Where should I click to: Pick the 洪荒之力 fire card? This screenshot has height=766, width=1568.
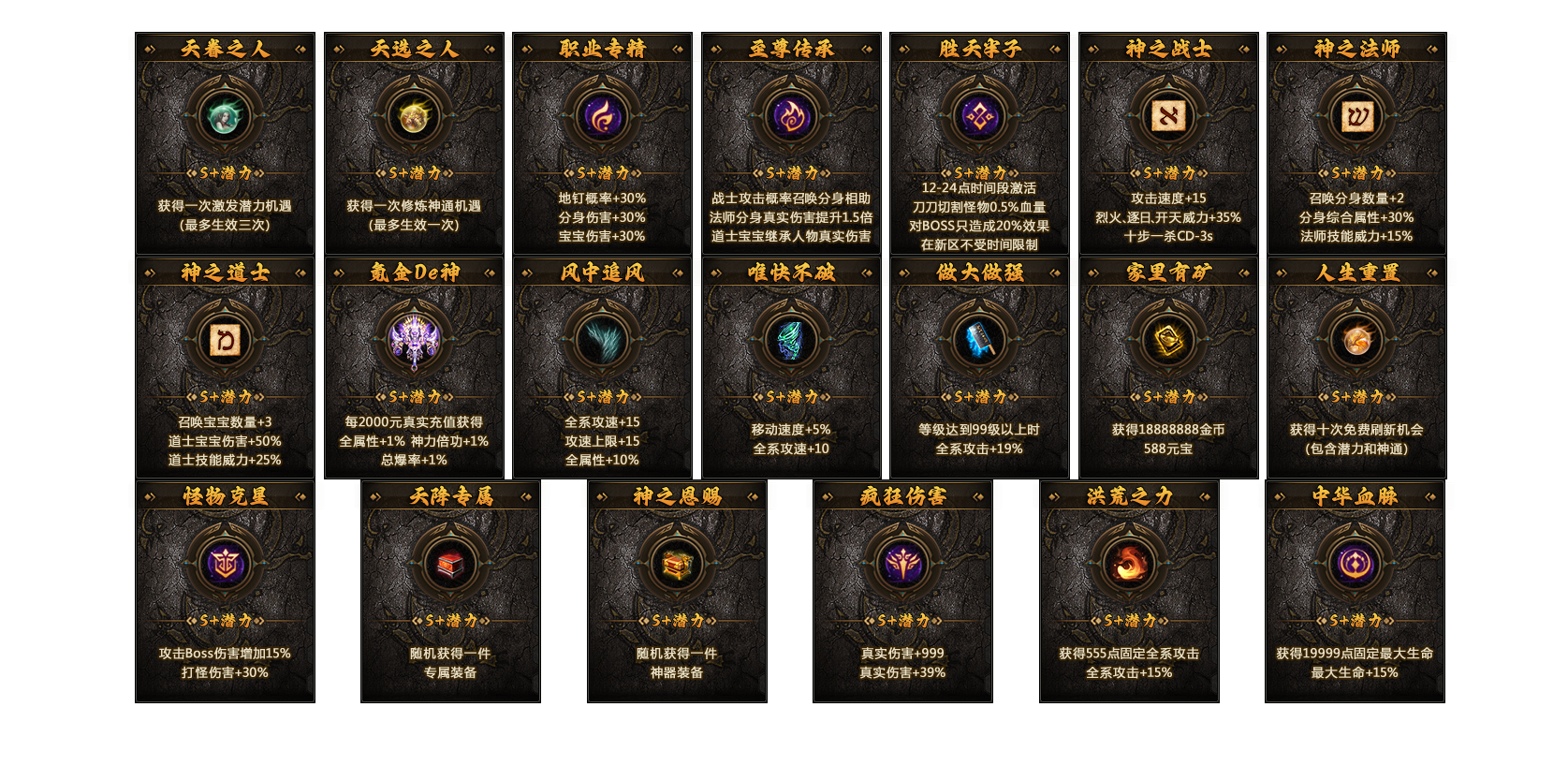1129,591
